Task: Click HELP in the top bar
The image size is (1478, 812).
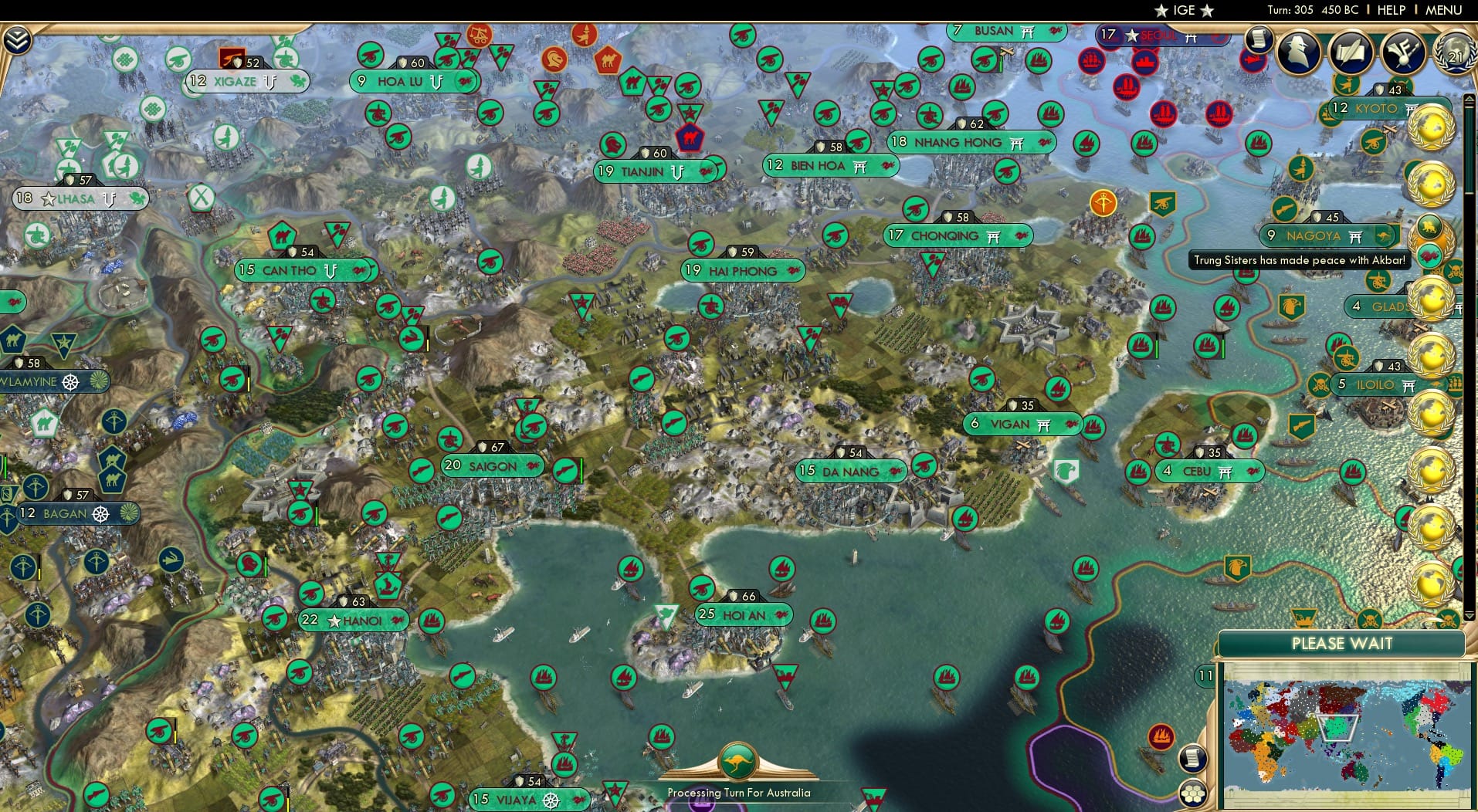Action: point(1389,11)
